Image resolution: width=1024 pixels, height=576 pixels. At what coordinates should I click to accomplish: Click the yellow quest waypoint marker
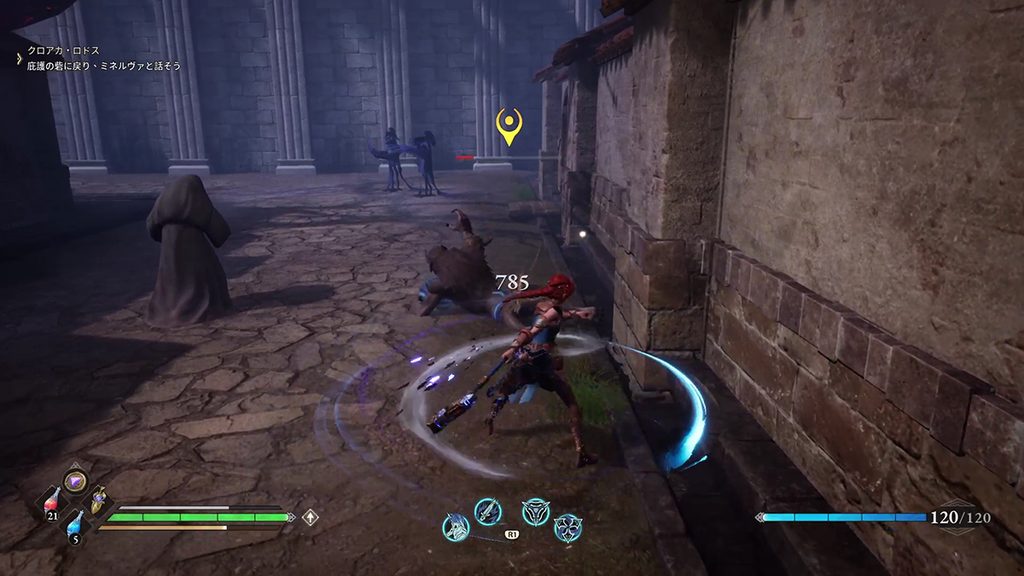[509, 127]
